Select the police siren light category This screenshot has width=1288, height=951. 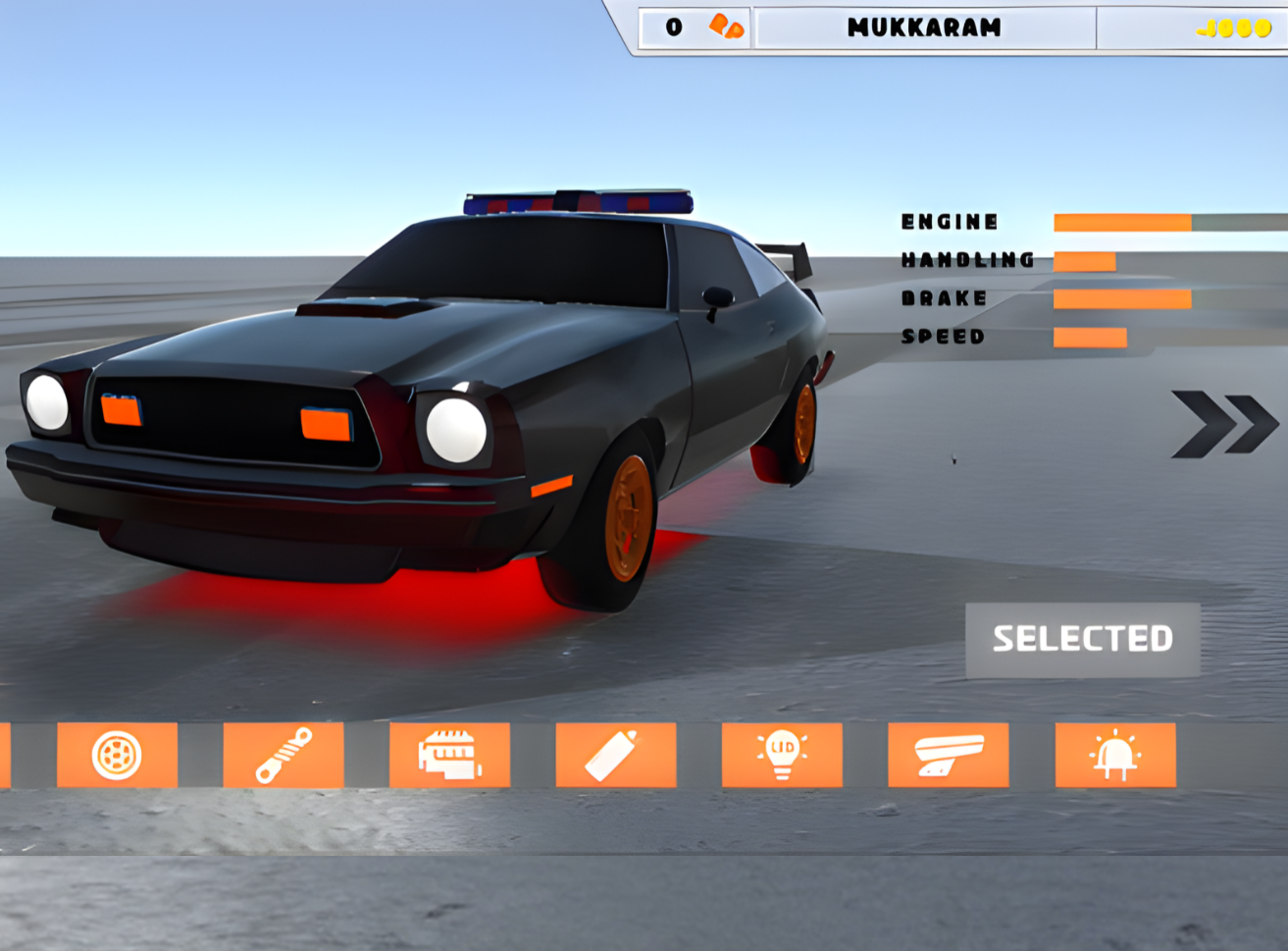[x=1114, y=755]
